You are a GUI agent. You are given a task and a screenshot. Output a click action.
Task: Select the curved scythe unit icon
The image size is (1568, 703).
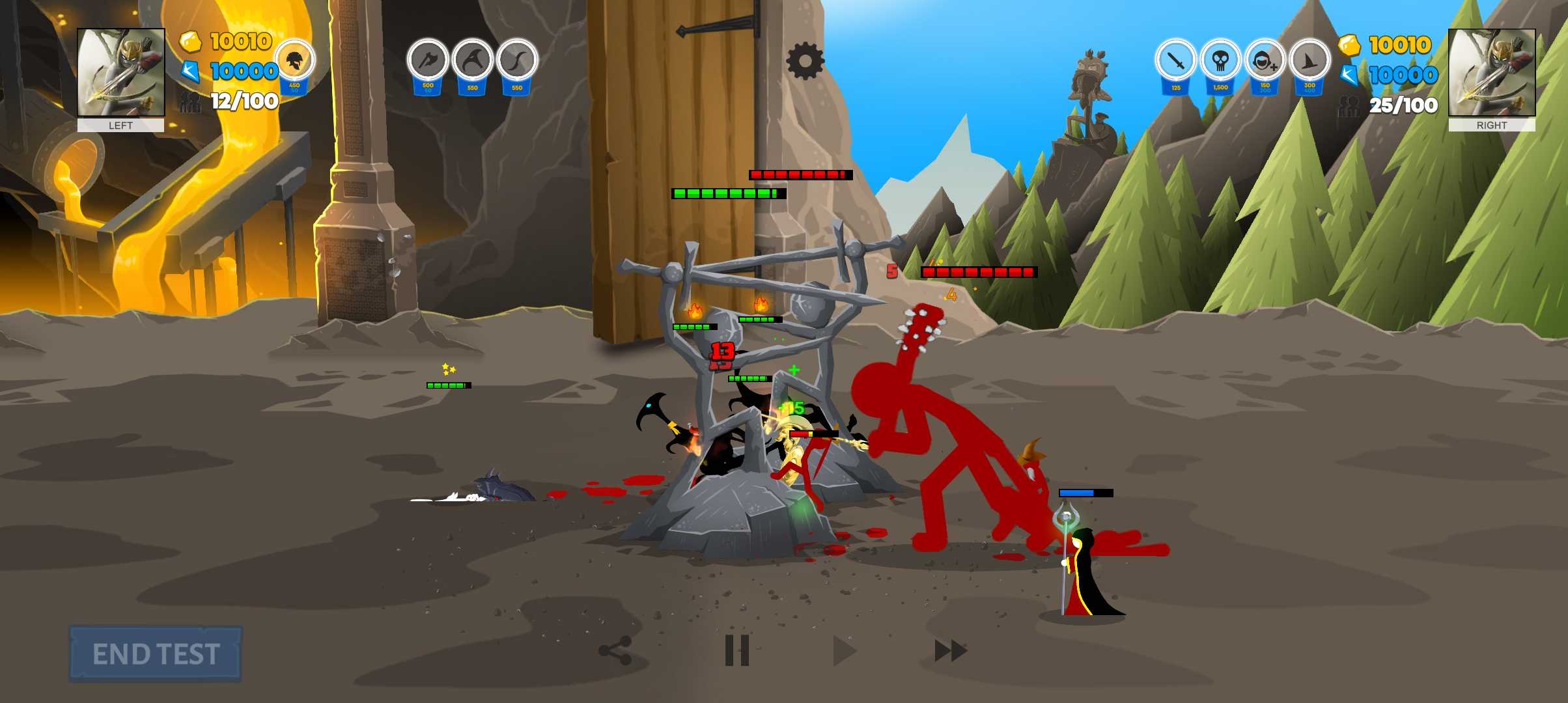pos(473,61)
